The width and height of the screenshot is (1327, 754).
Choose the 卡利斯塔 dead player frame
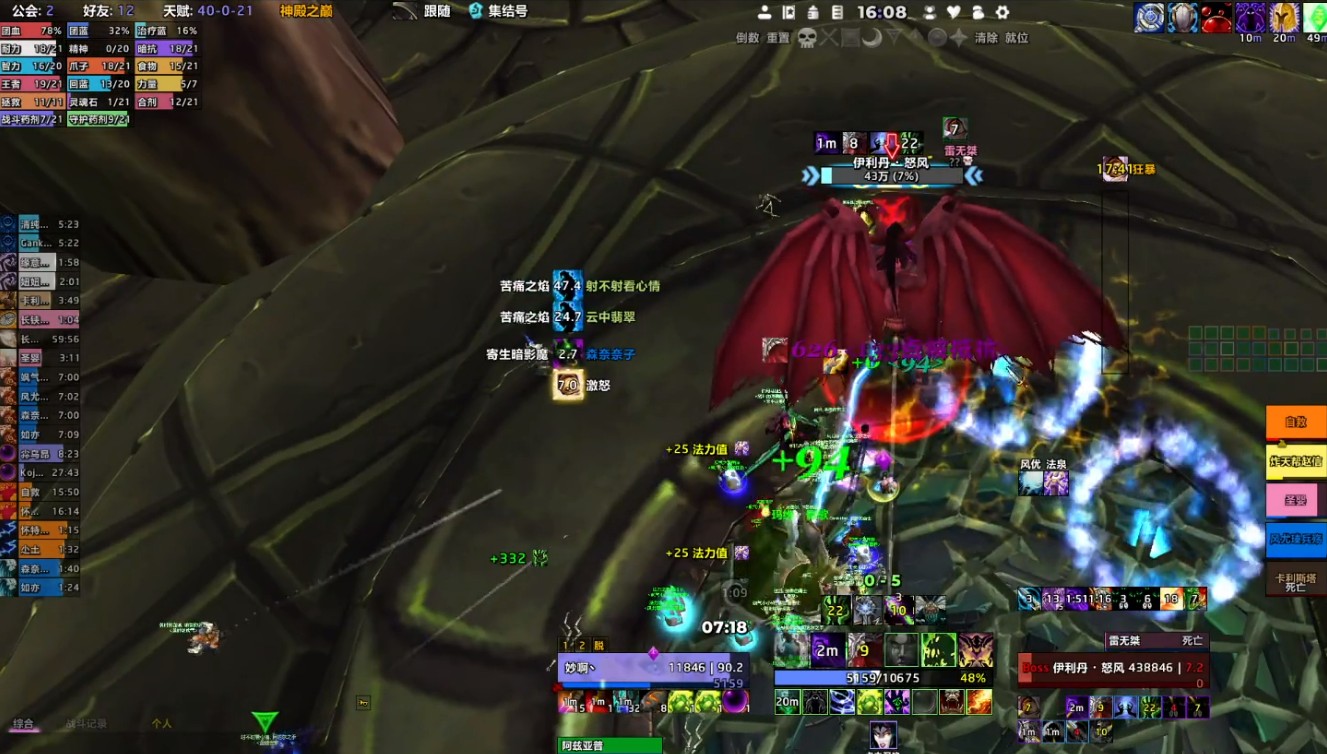[1295, 580]
